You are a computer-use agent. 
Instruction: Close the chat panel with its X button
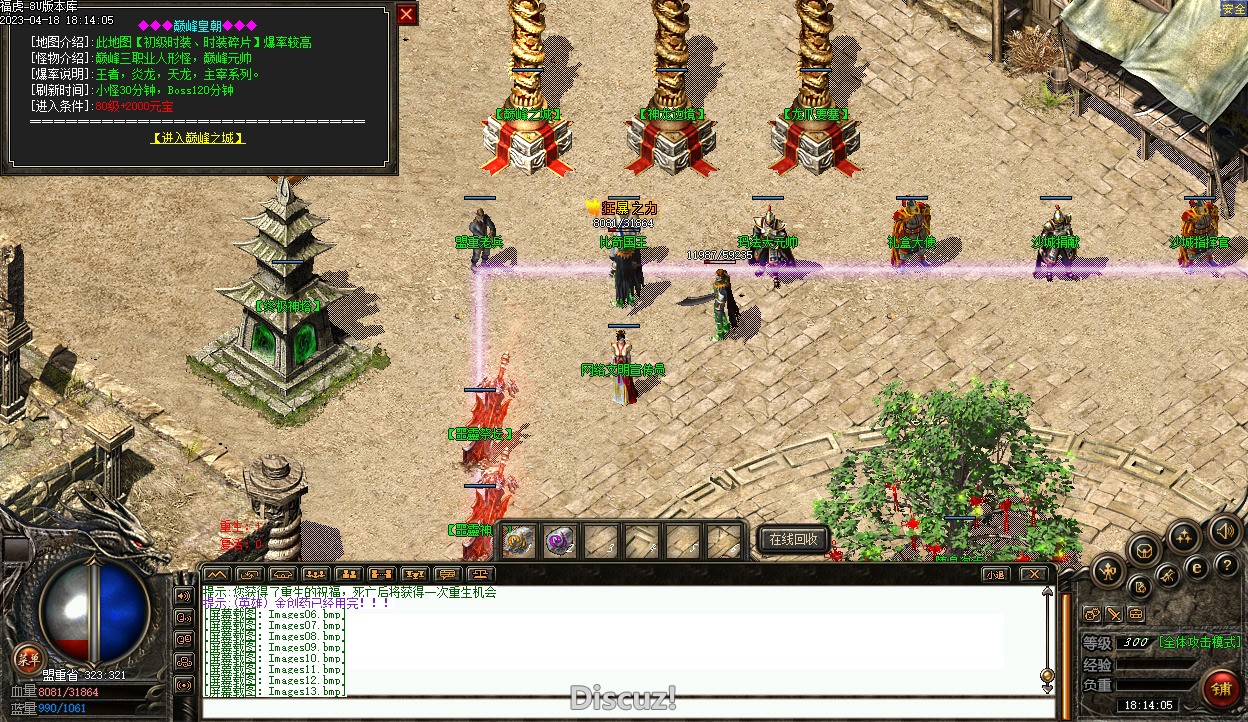(1033, 574)
